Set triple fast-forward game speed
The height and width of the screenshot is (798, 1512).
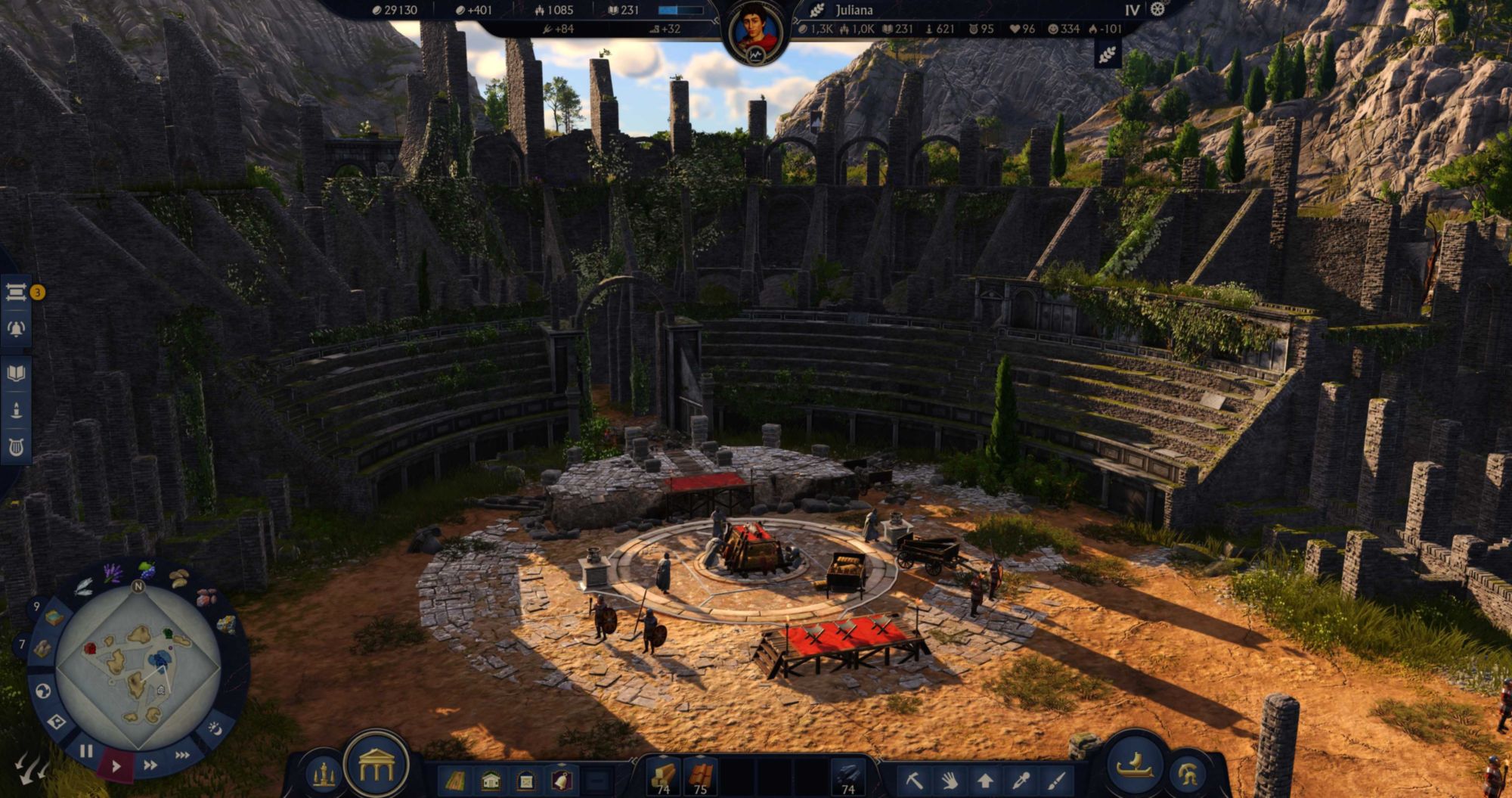click(x=182, y=755)
